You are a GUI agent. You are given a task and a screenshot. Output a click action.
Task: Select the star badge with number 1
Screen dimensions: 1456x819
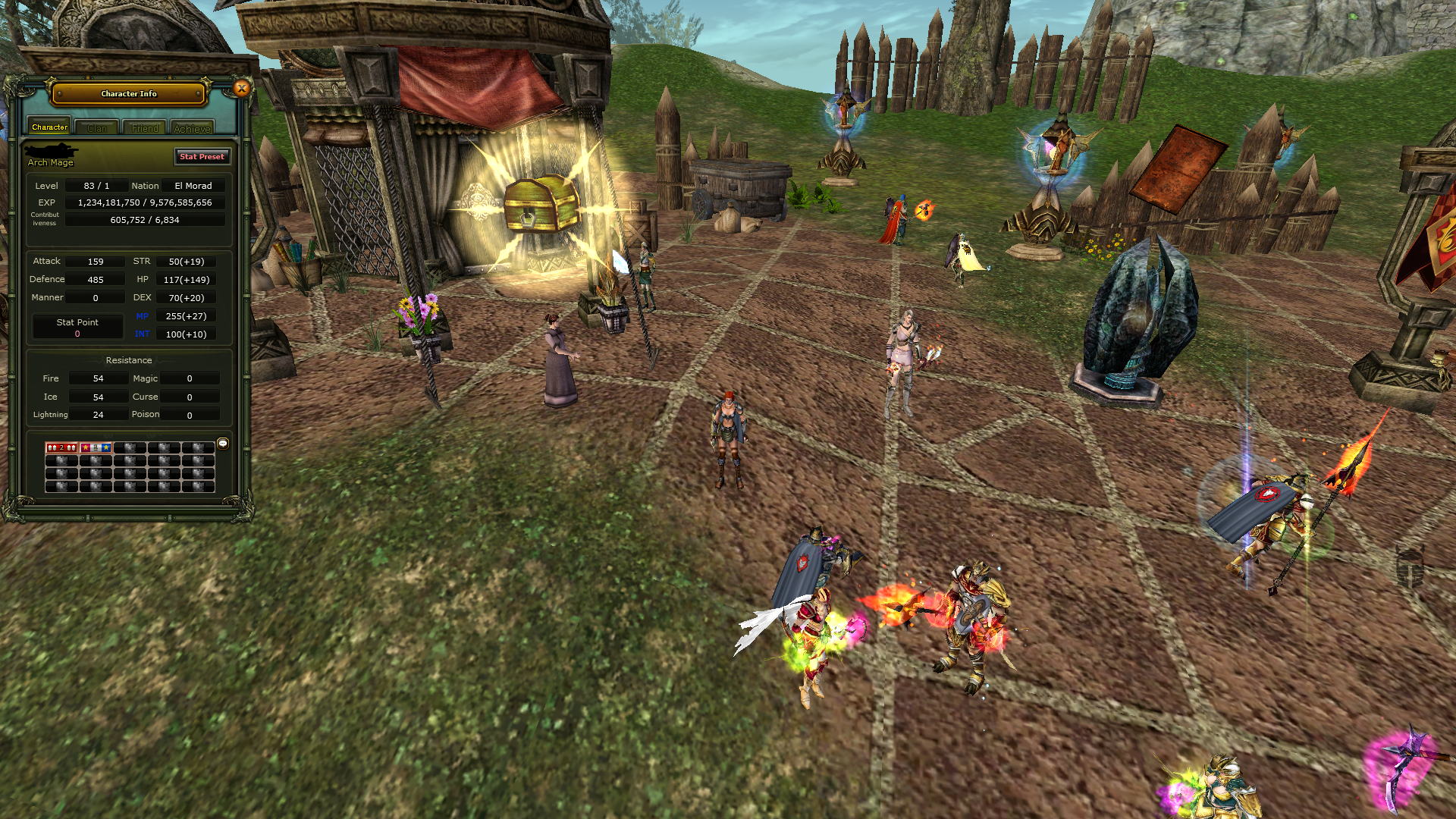(96, 447)
